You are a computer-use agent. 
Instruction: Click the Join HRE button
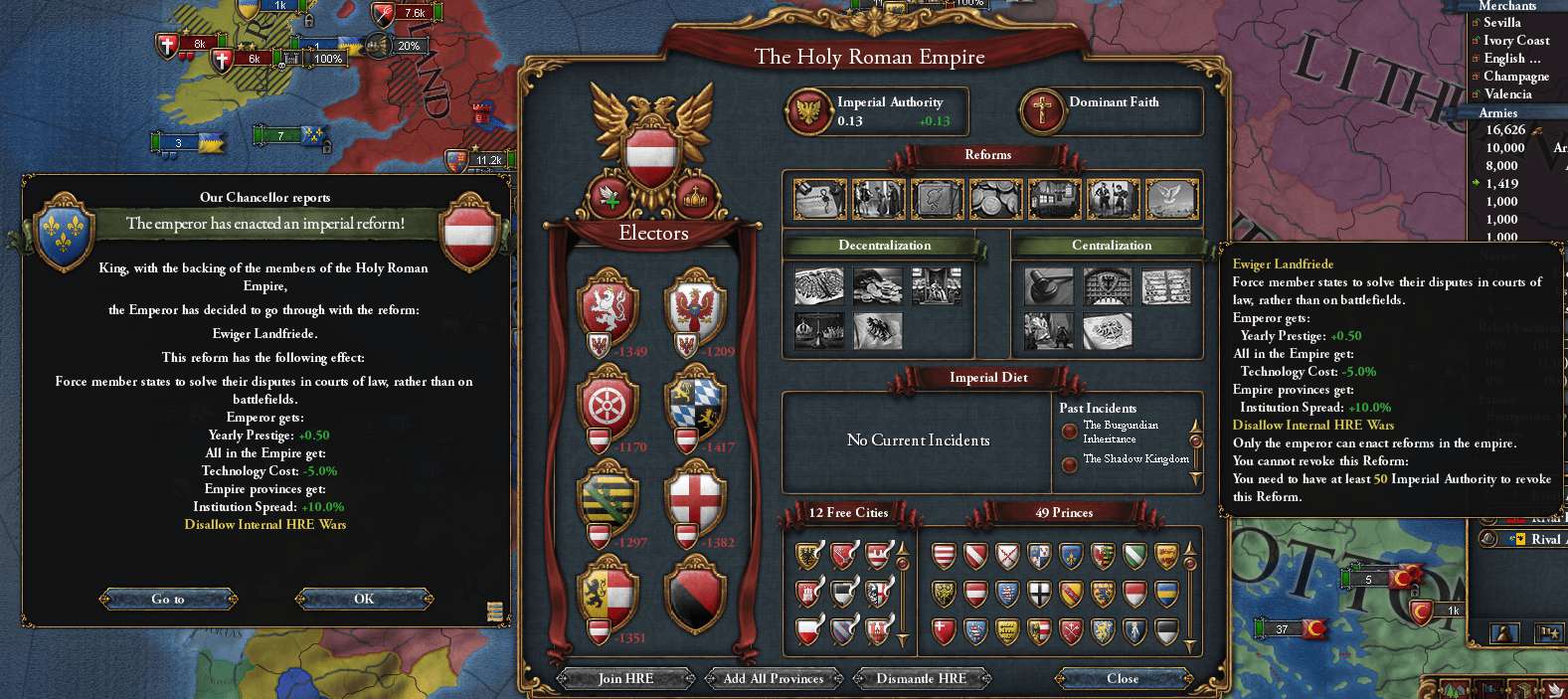[625, 678]
